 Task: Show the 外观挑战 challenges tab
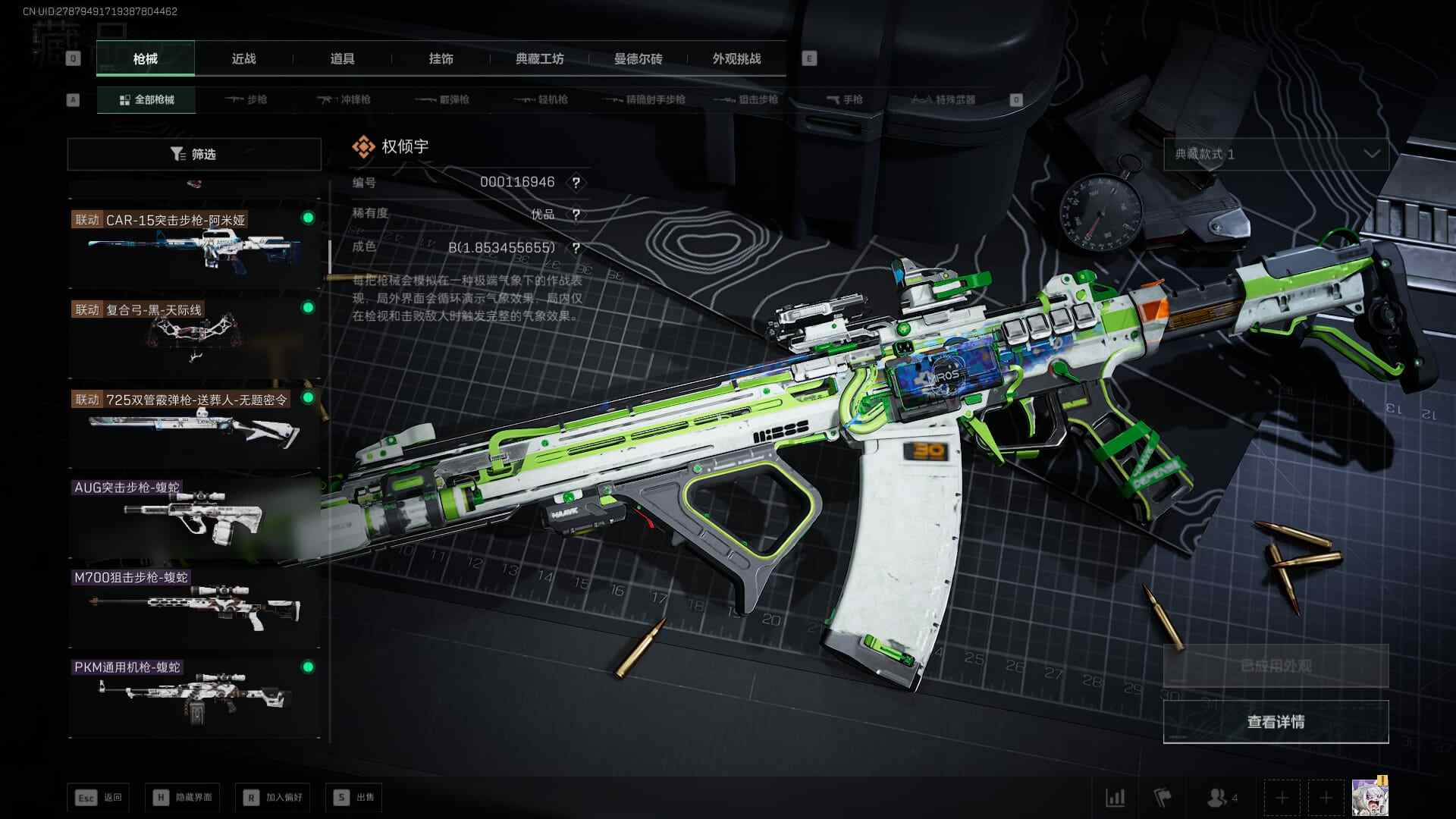(736, 58)
